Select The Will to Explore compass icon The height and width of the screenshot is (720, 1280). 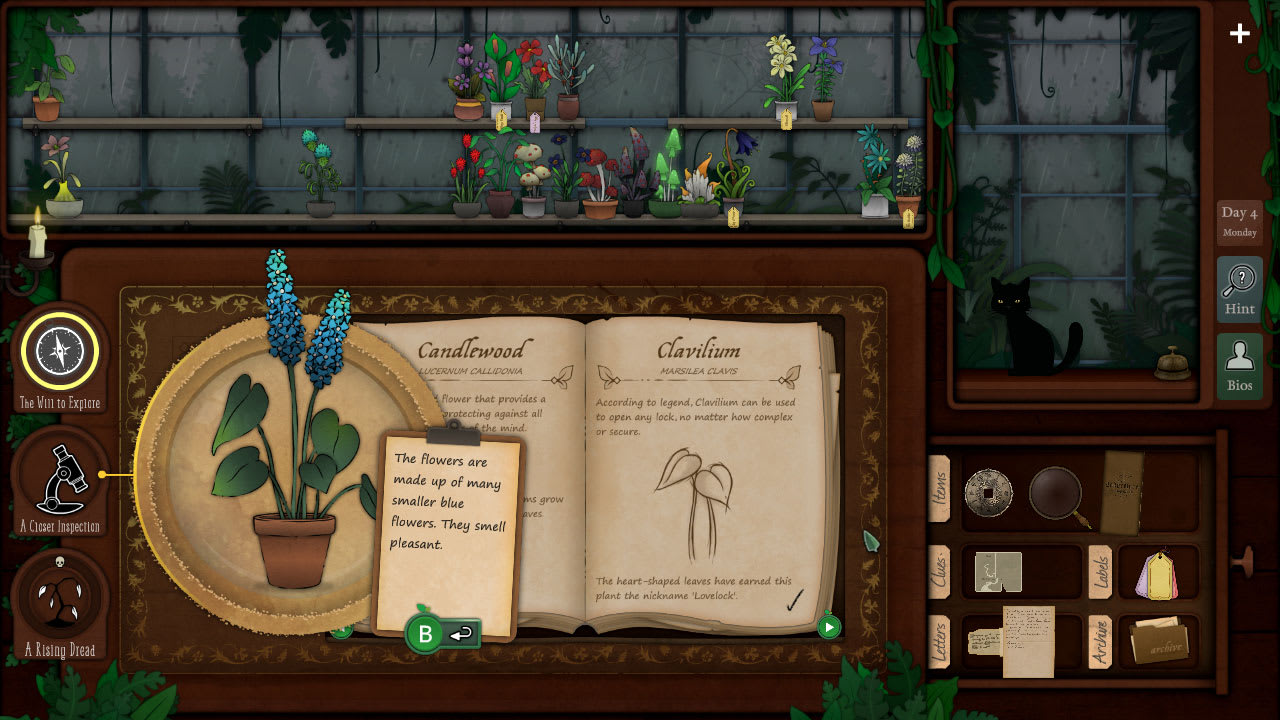click(60, 352)
